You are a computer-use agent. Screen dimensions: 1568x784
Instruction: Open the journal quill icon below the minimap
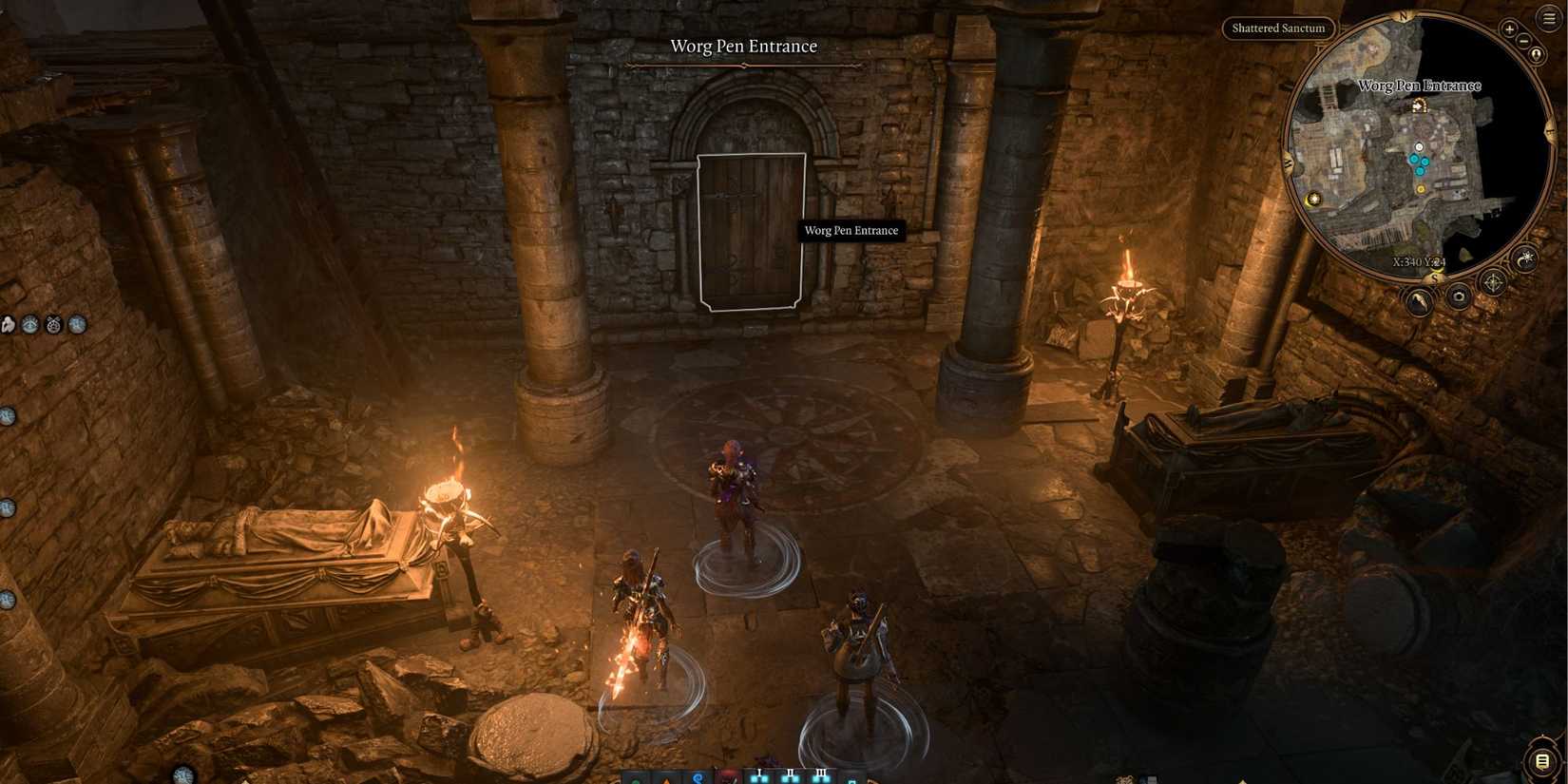(x=1417, y=299)
